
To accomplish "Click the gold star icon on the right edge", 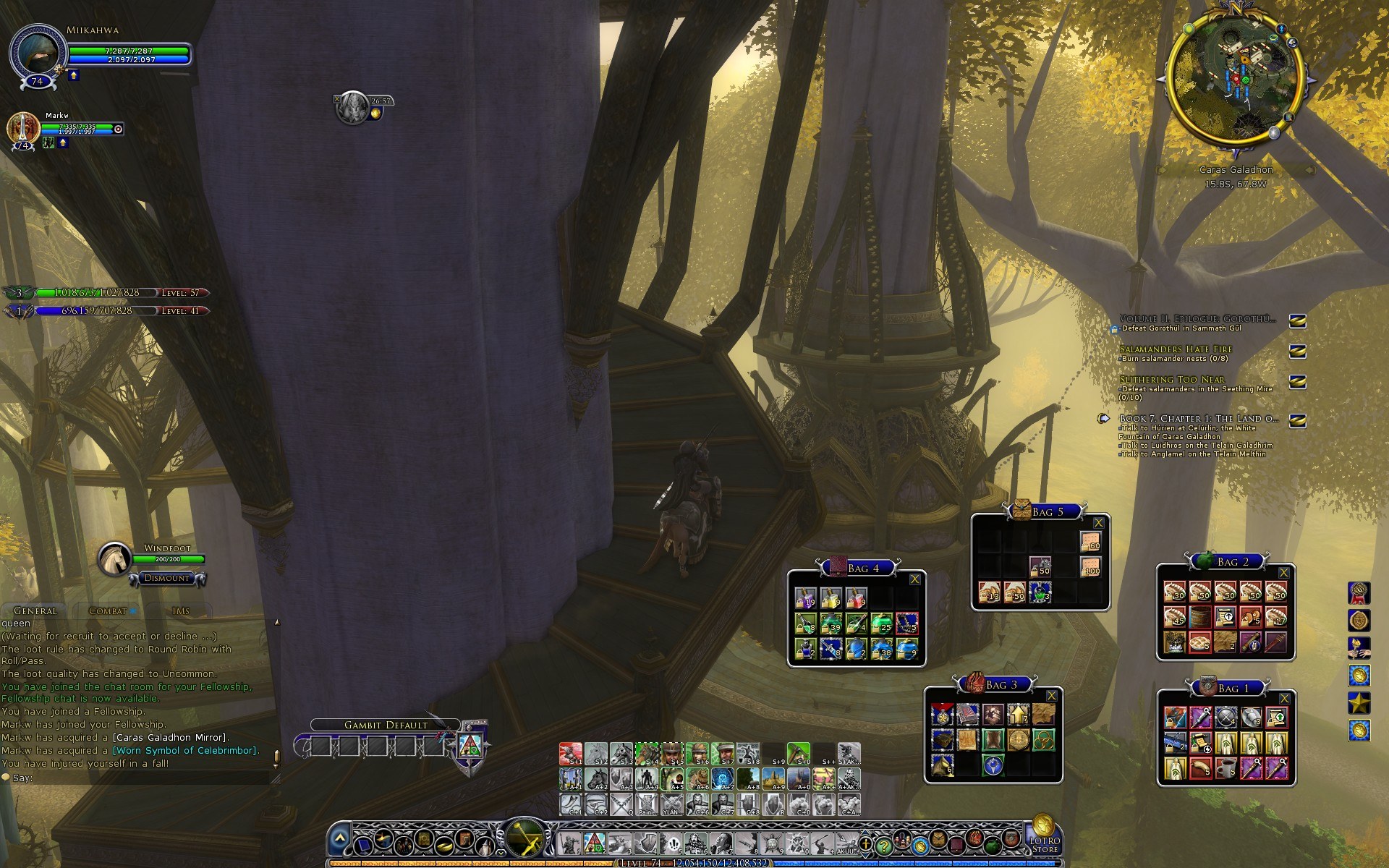I will pos(1359,702).
